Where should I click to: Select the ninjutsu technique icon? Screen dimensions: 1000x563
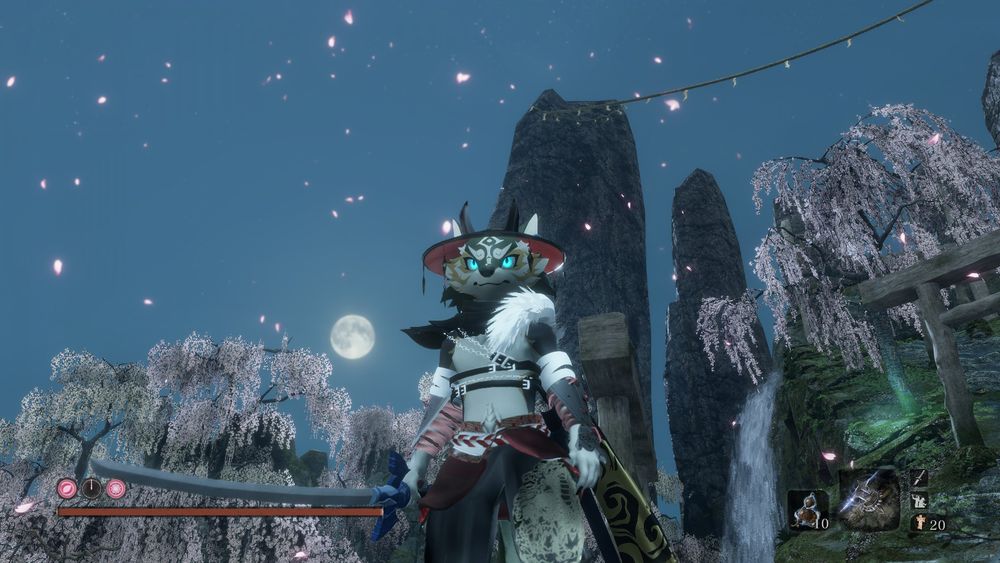[919, 501]
